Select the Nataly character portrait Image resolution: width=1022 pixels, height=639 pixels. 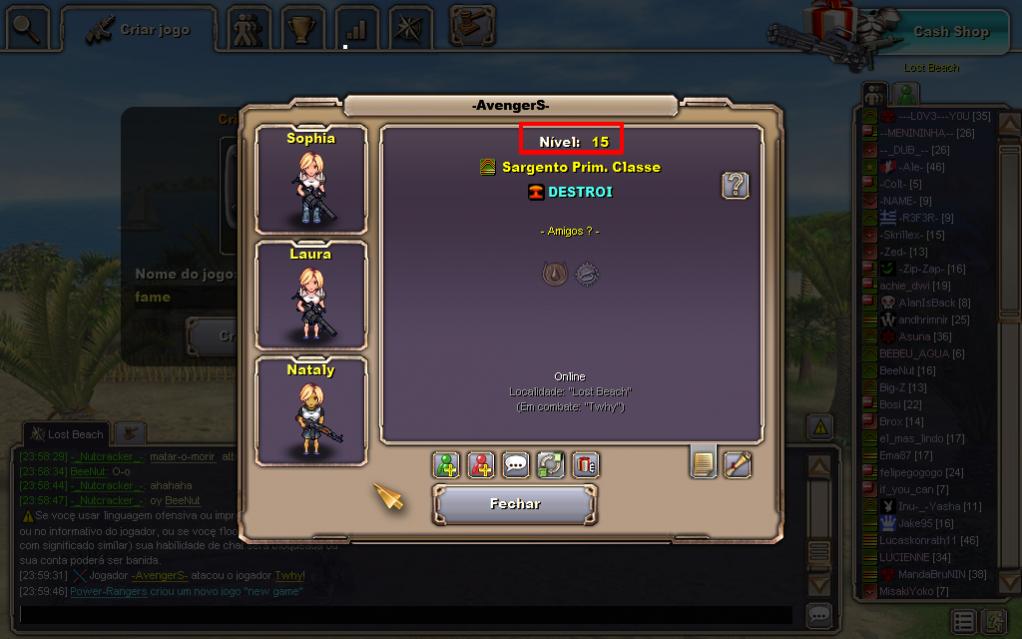[x=311, y=411]
